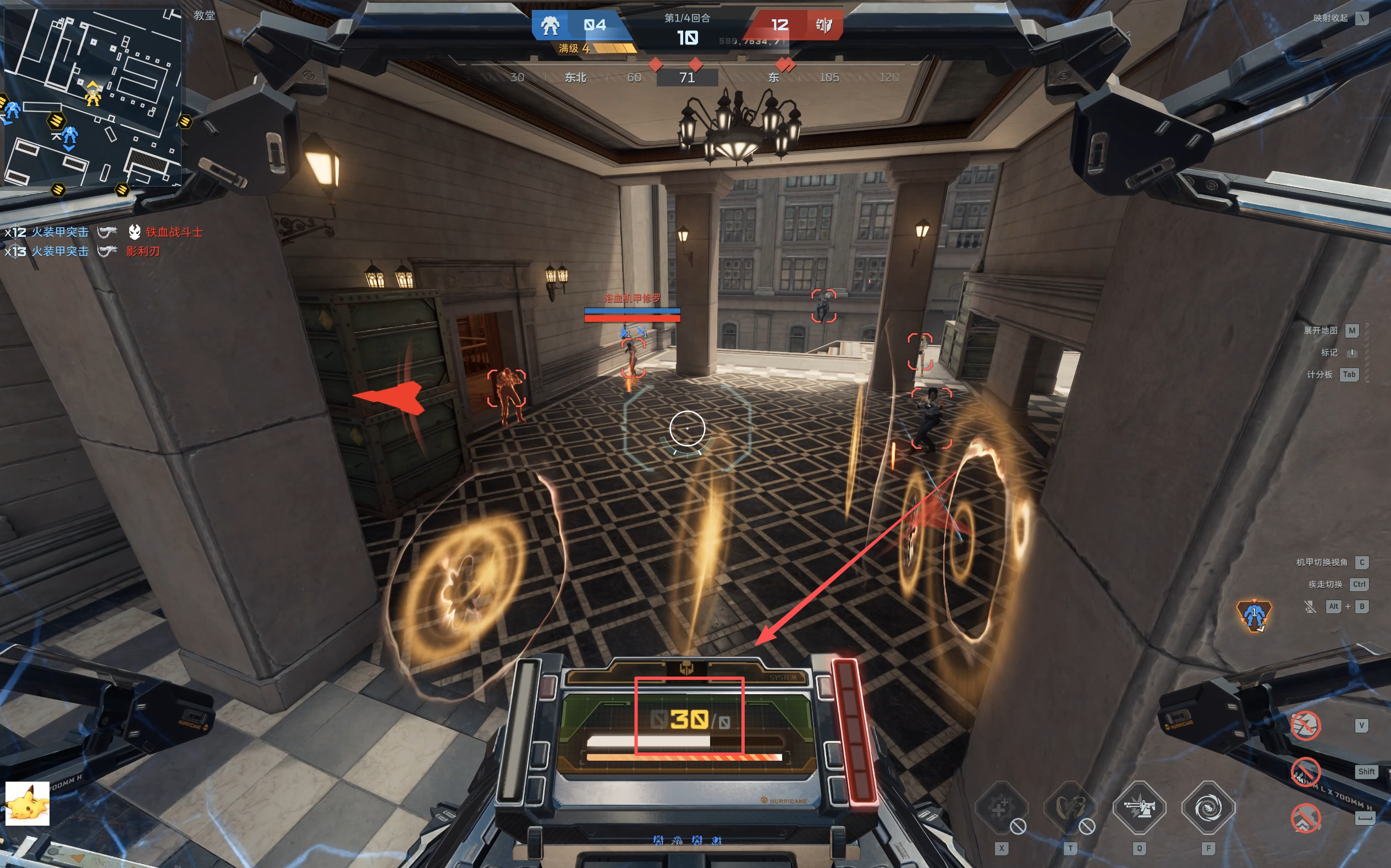Click the red team emblem icon
The height and width of the screenshot is (868, 1391).
pyautogui.click(x=824, y=25)
